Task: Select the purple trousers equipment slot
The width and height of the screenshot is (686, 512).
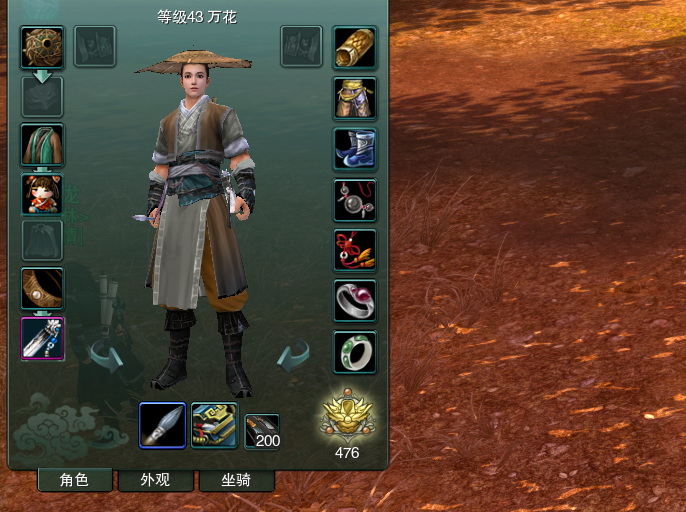Action: [354, 98]
